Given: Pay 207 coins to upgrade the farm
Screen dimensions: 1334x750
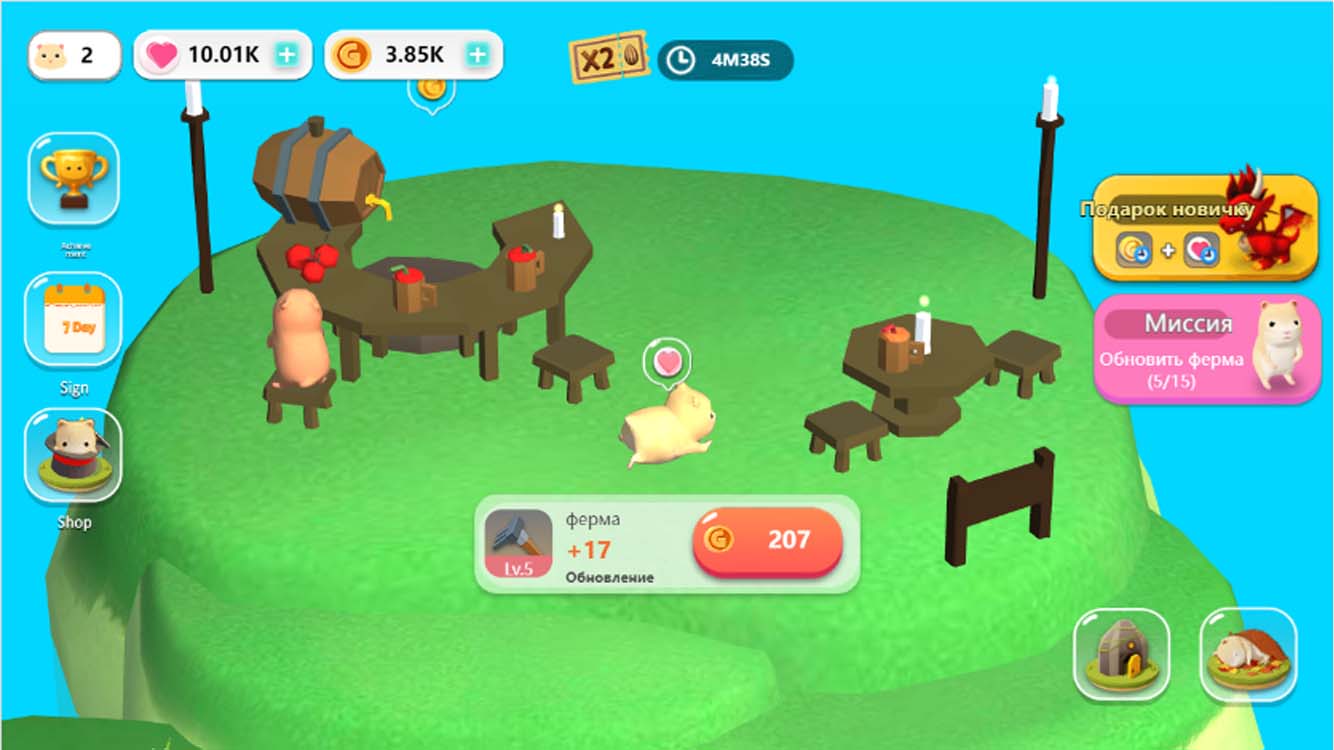Looking at the screenshot, I should click(x=770, y=542).
